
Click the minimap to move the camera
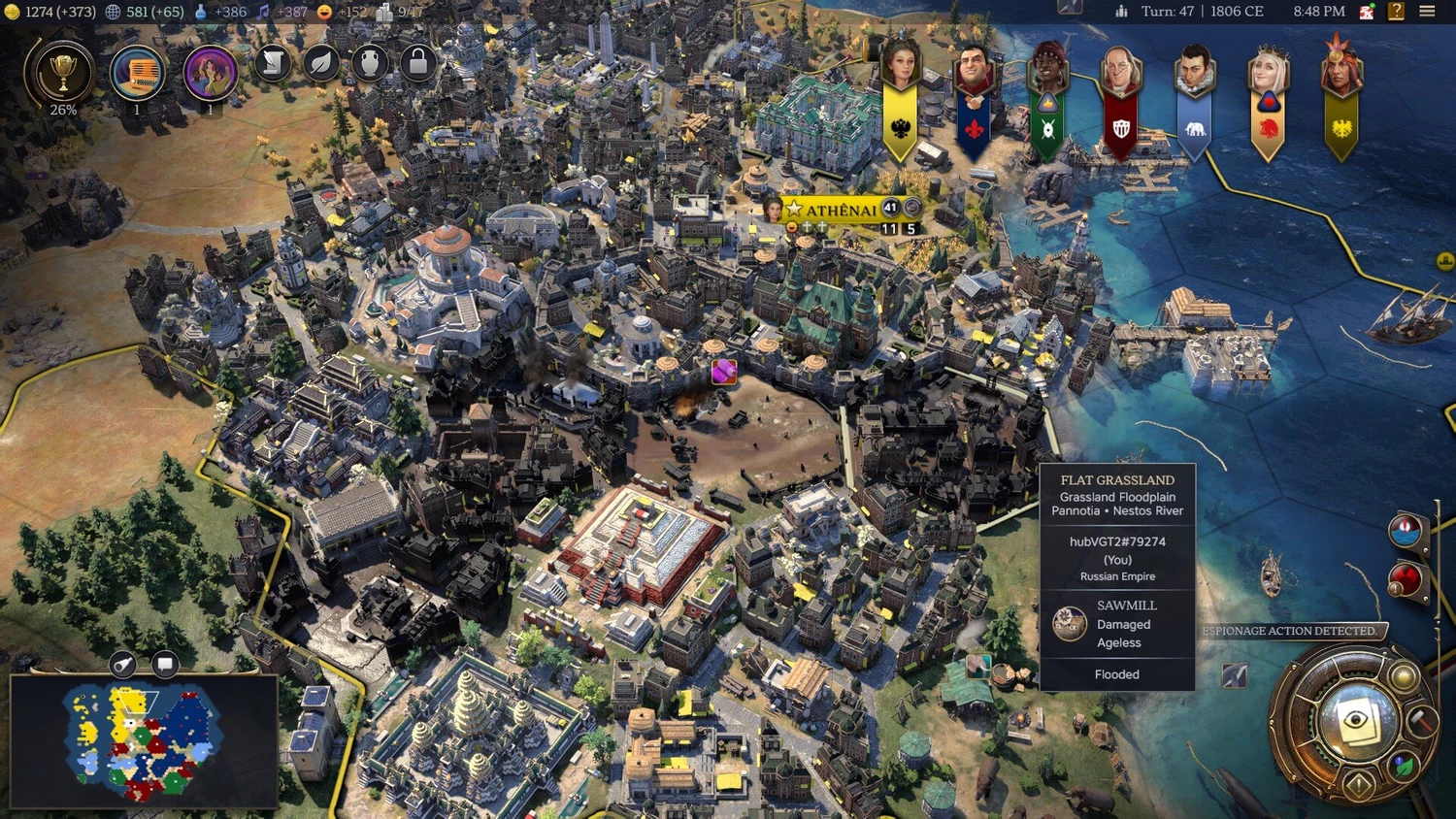click(146, 741)
